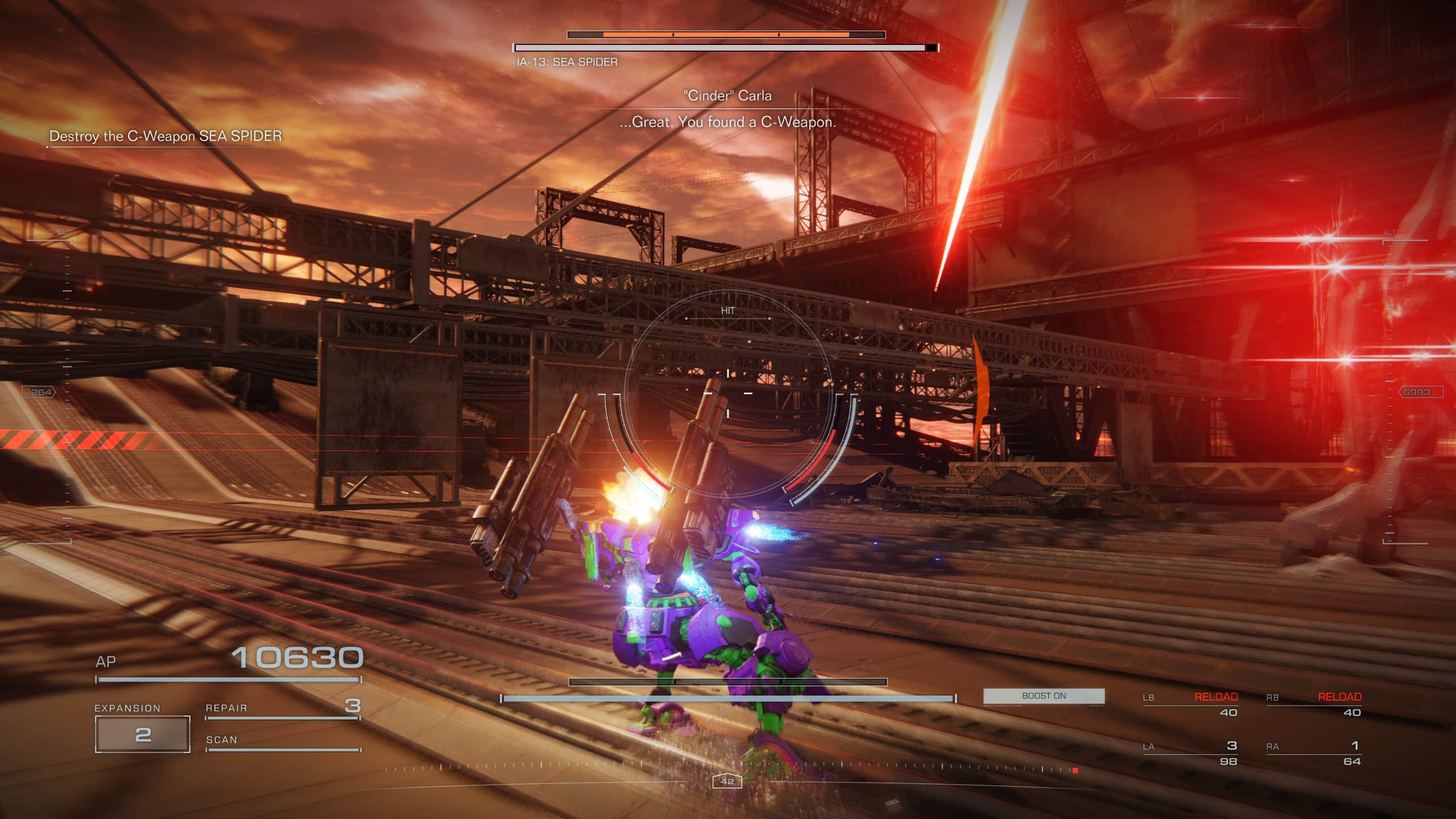Use the Repair kit entry
The width and height of the screenshot is (1456, 819).
(283, 708)
